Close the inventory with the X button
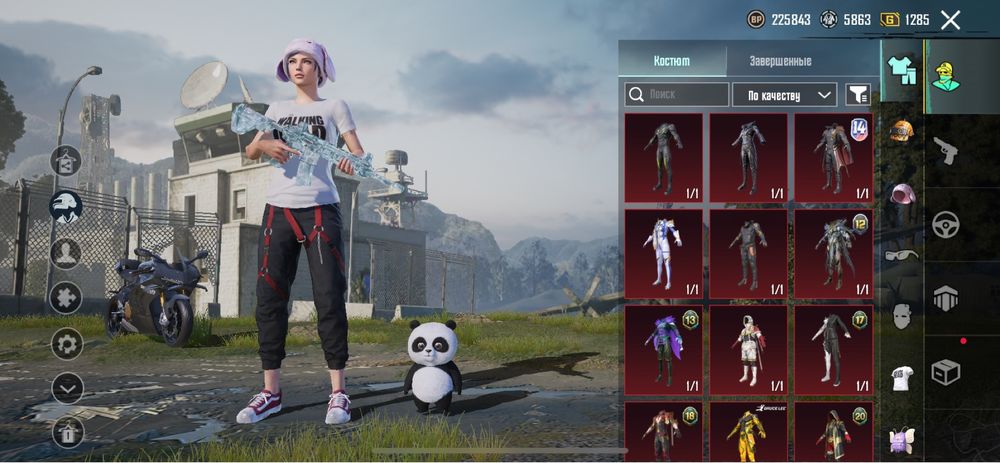This screenshot has height=463, width=1000. pos(950,20)
